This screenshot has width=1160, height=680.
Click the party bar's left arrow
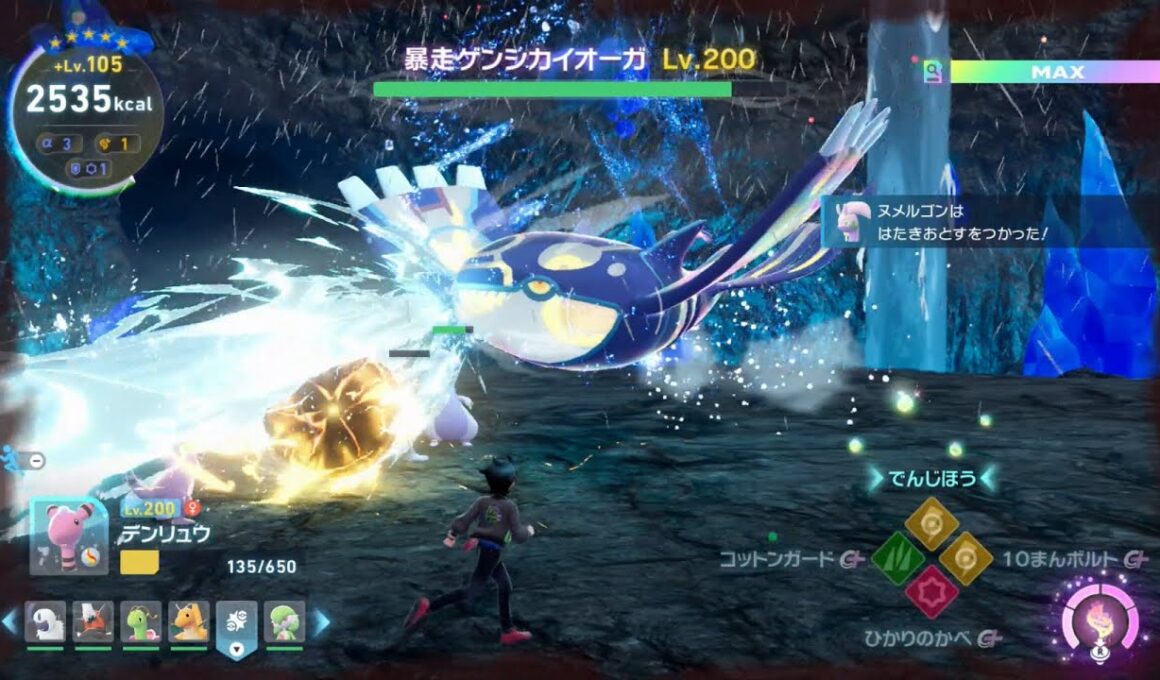point(9,622)
